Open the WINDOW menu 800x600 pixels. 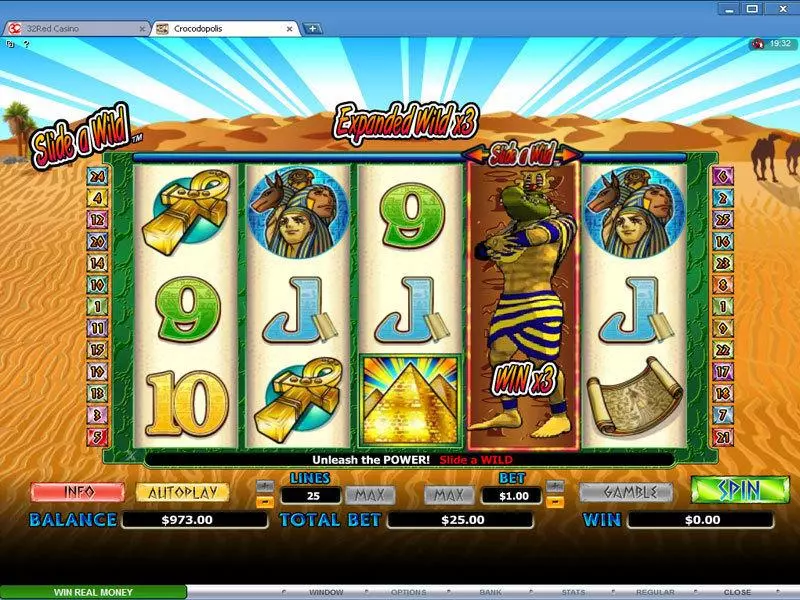coord(325,592)
